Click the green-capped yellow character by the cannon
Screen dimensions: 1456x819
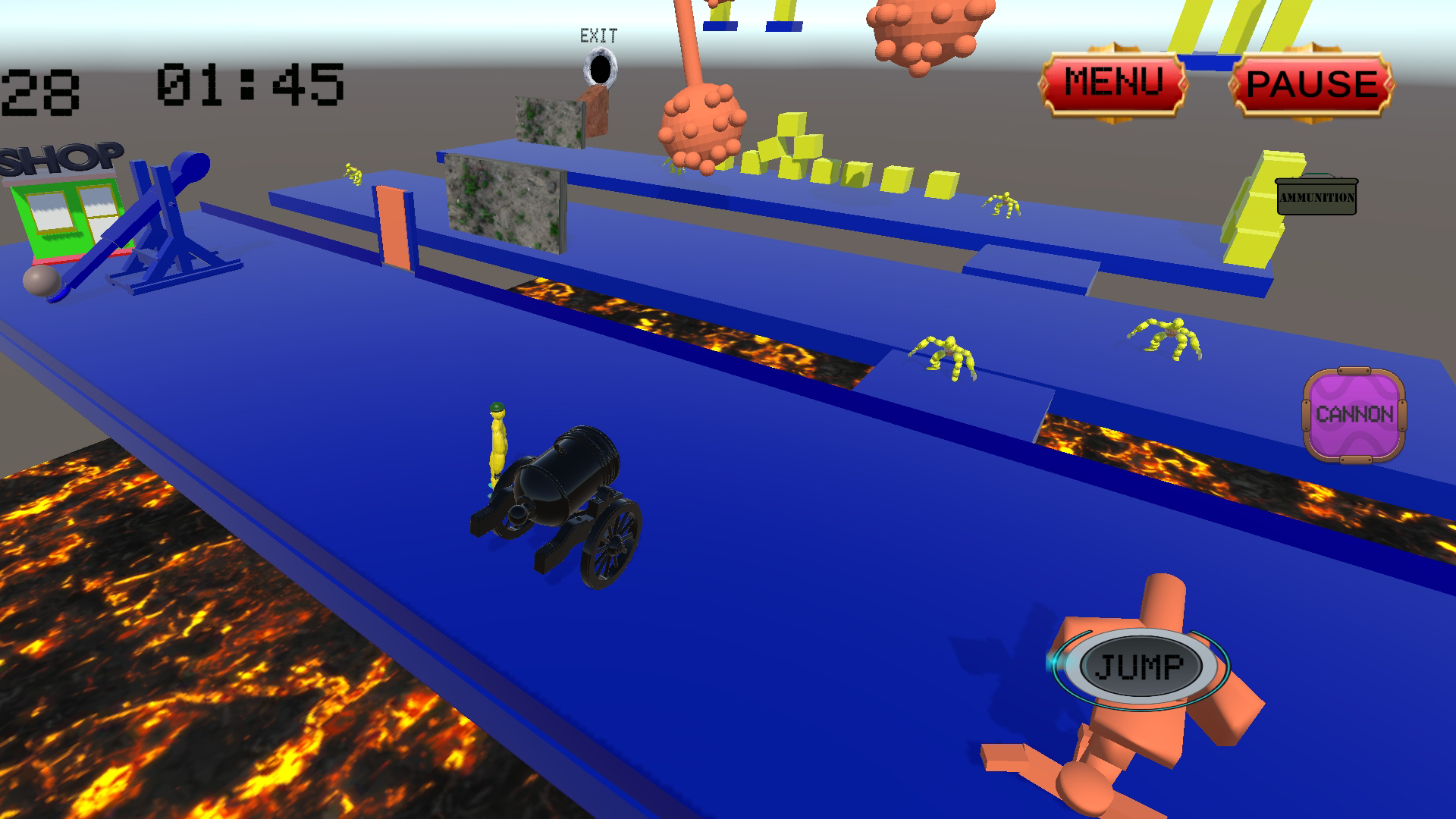(x=497, y=440)
